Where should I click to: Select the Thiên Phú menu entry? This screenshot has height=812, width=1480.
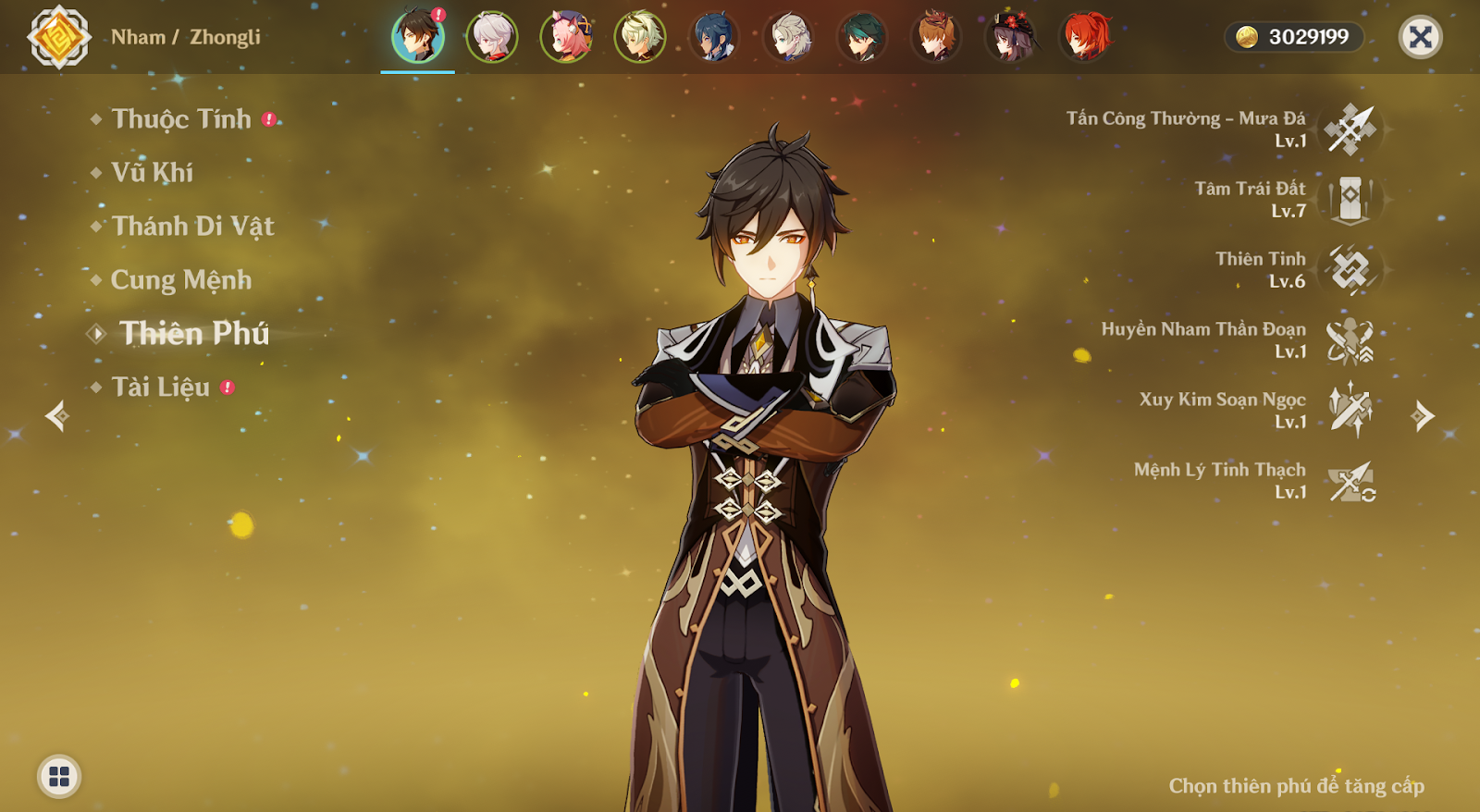[194, 334]
